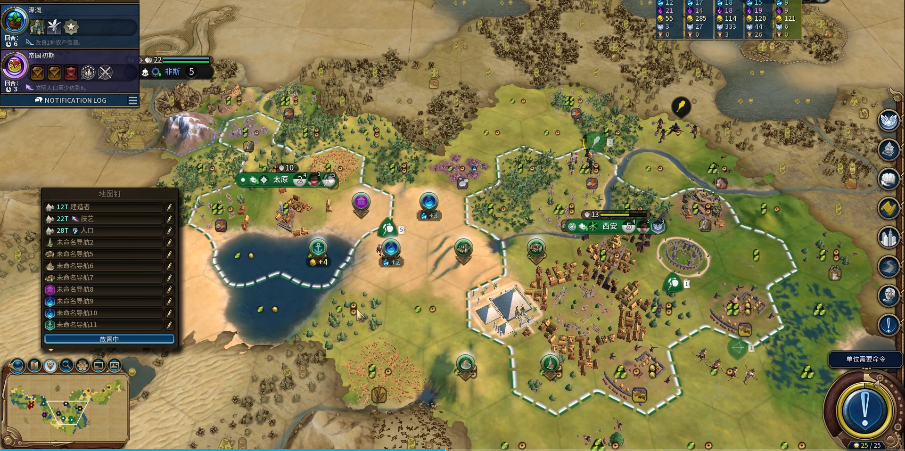This screenshot has width=905, height=451.
Task: Click the blue button below map pin list
Action: tap(109, 339)
